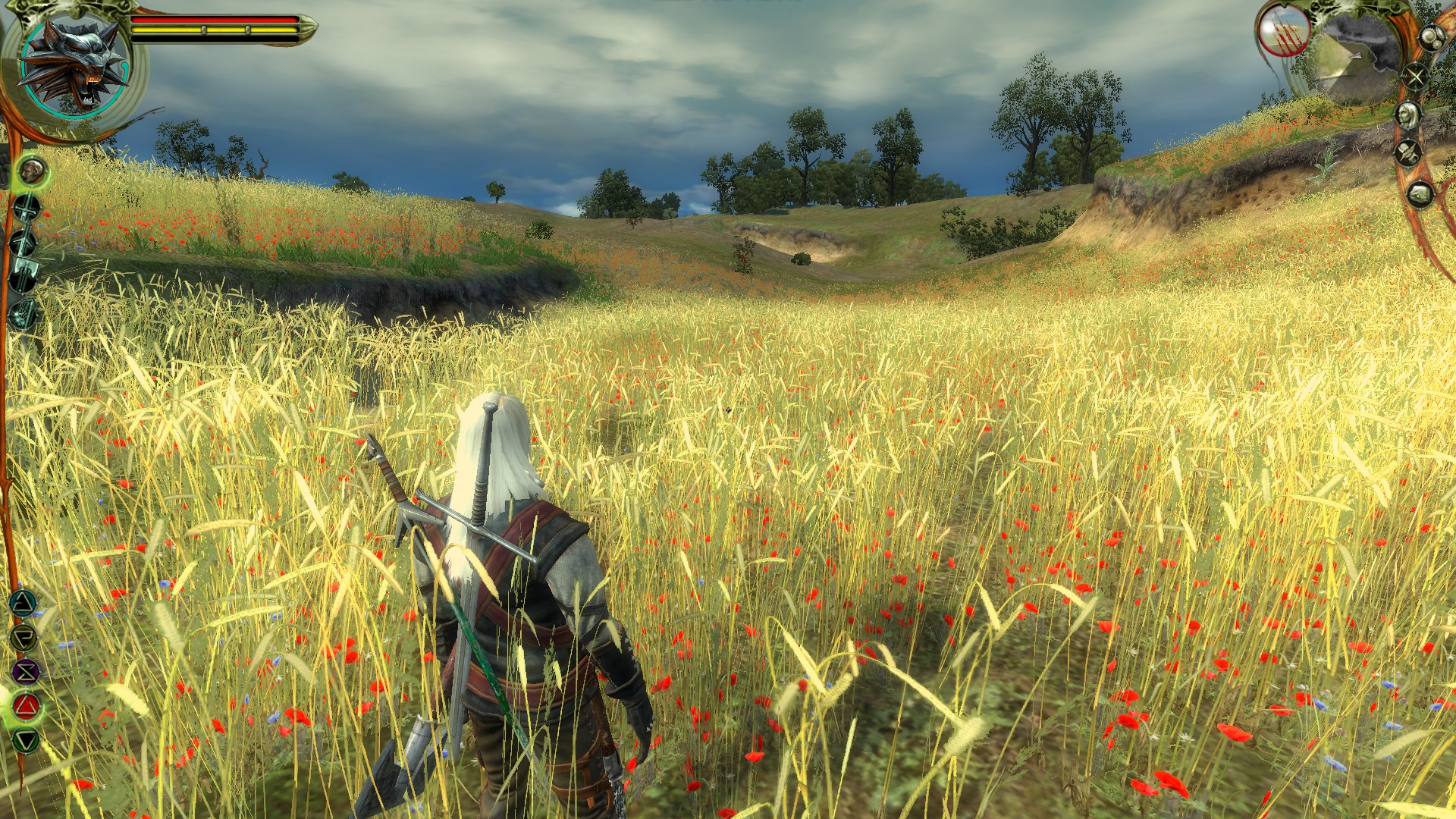Click the clenched fist icon
The width and height of the screenshot is (1456, 819).
click(1420, 195)
